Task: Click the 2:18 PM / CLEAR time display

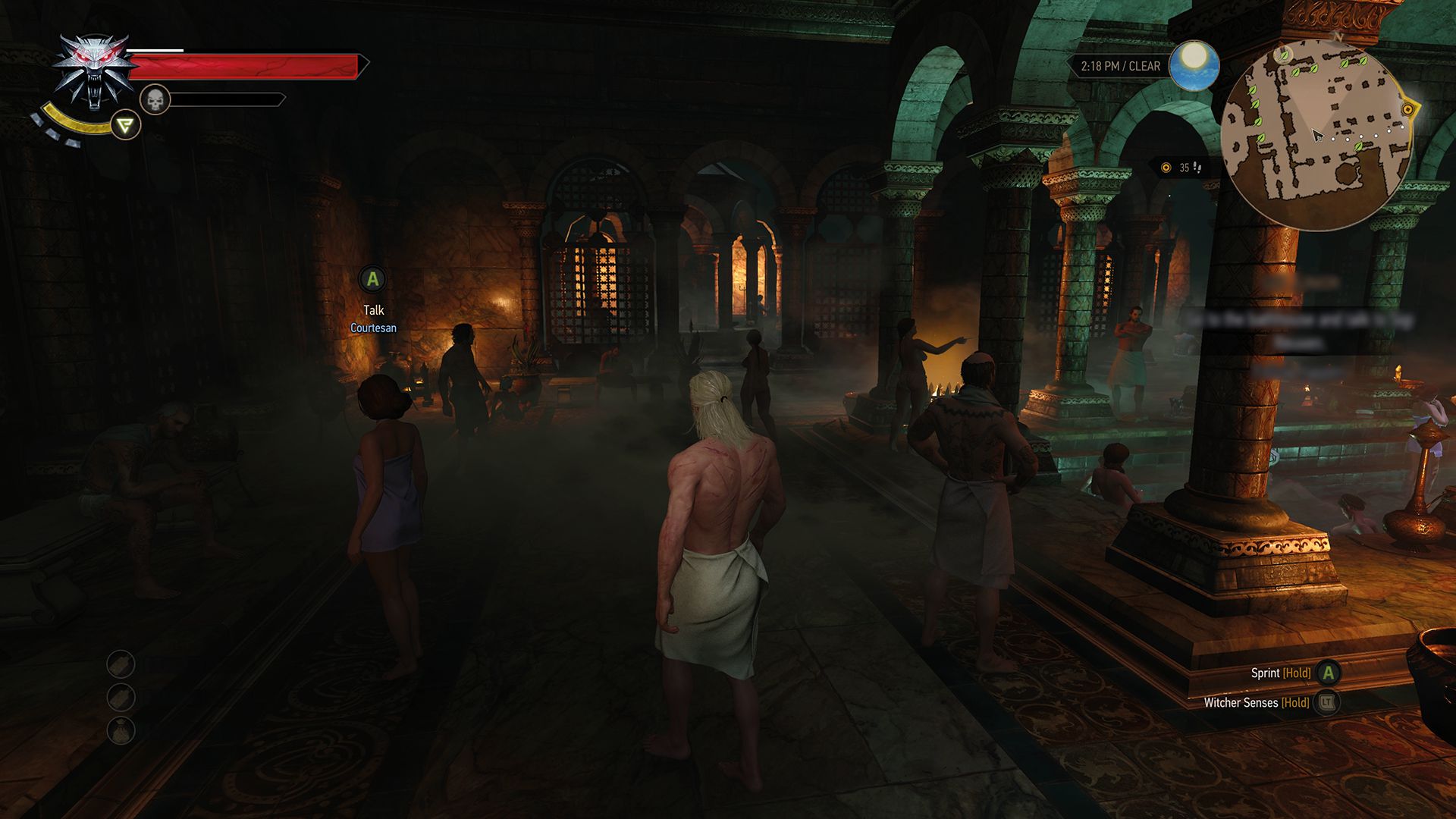Action: coord(1120,66)
